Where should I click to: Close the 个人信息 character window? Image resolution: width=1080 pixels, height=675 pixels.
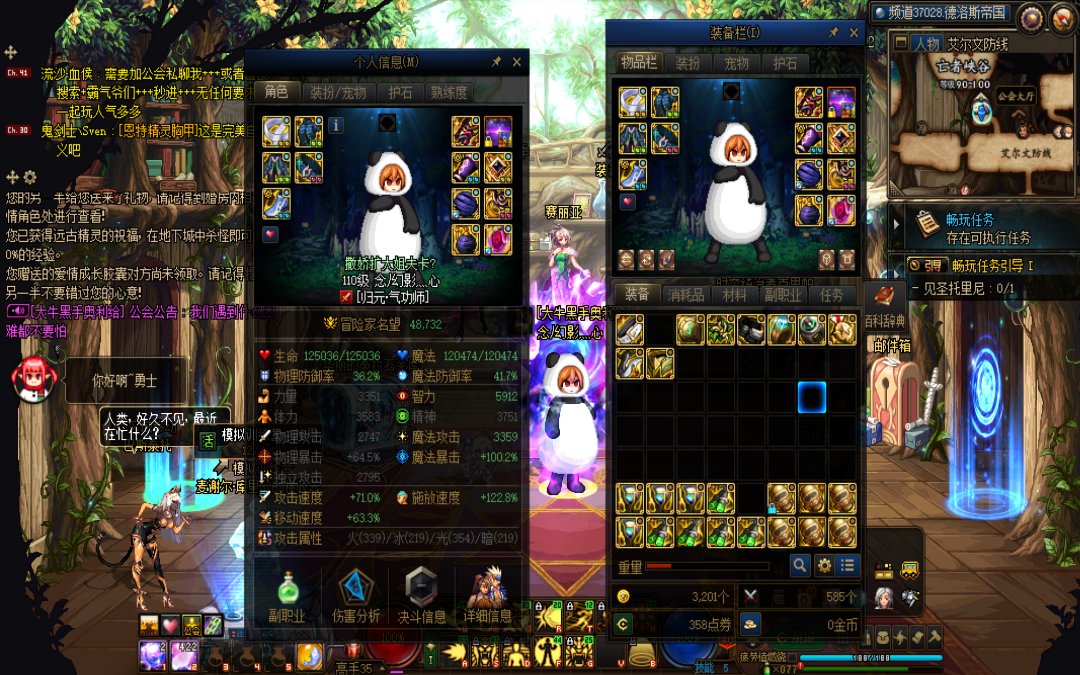coord(517,62)
